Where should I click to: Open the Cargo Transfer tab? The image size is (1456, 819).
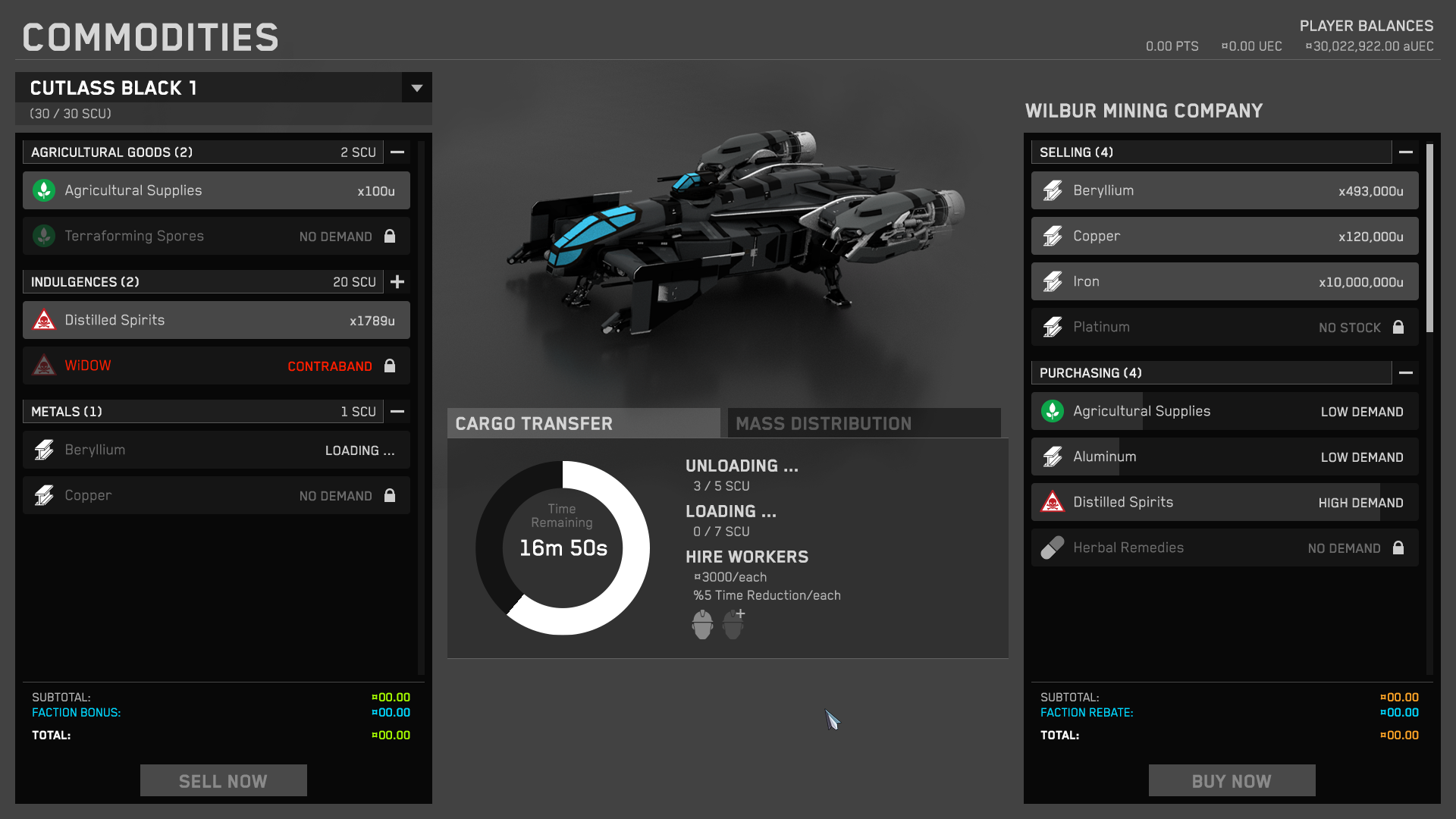click(x=583, y=424)
